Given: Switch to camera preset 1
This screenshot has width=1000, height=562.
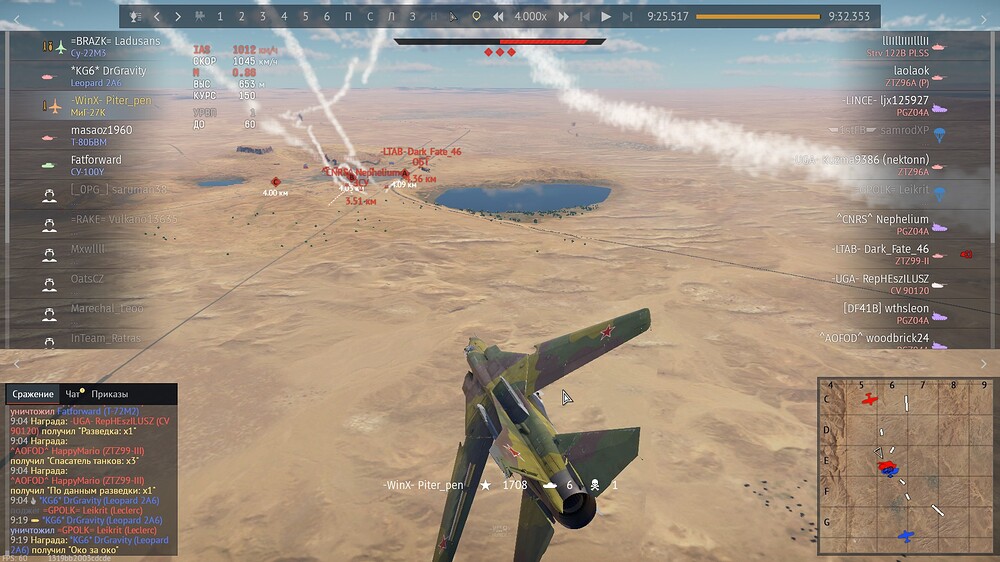Looking at the screenshot, I should coord(220,16).
